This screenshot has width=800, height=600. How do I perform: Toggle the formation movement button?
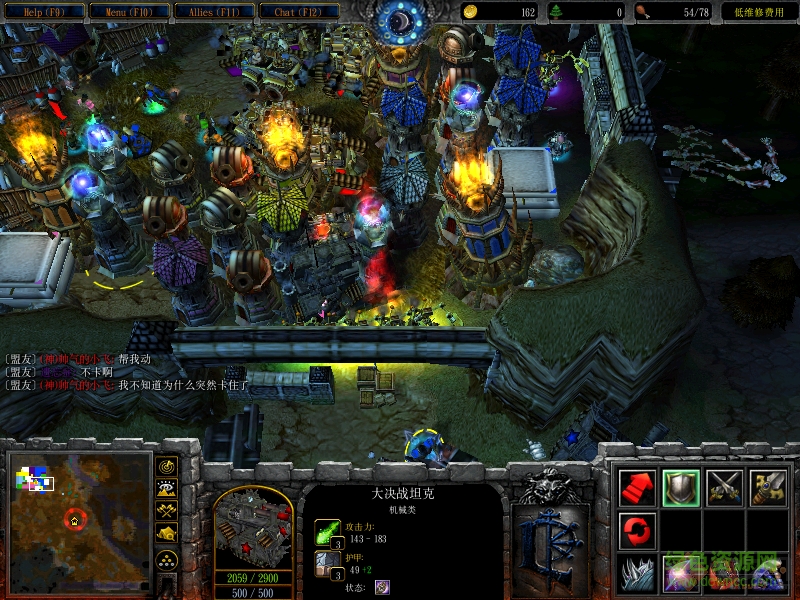167,559
